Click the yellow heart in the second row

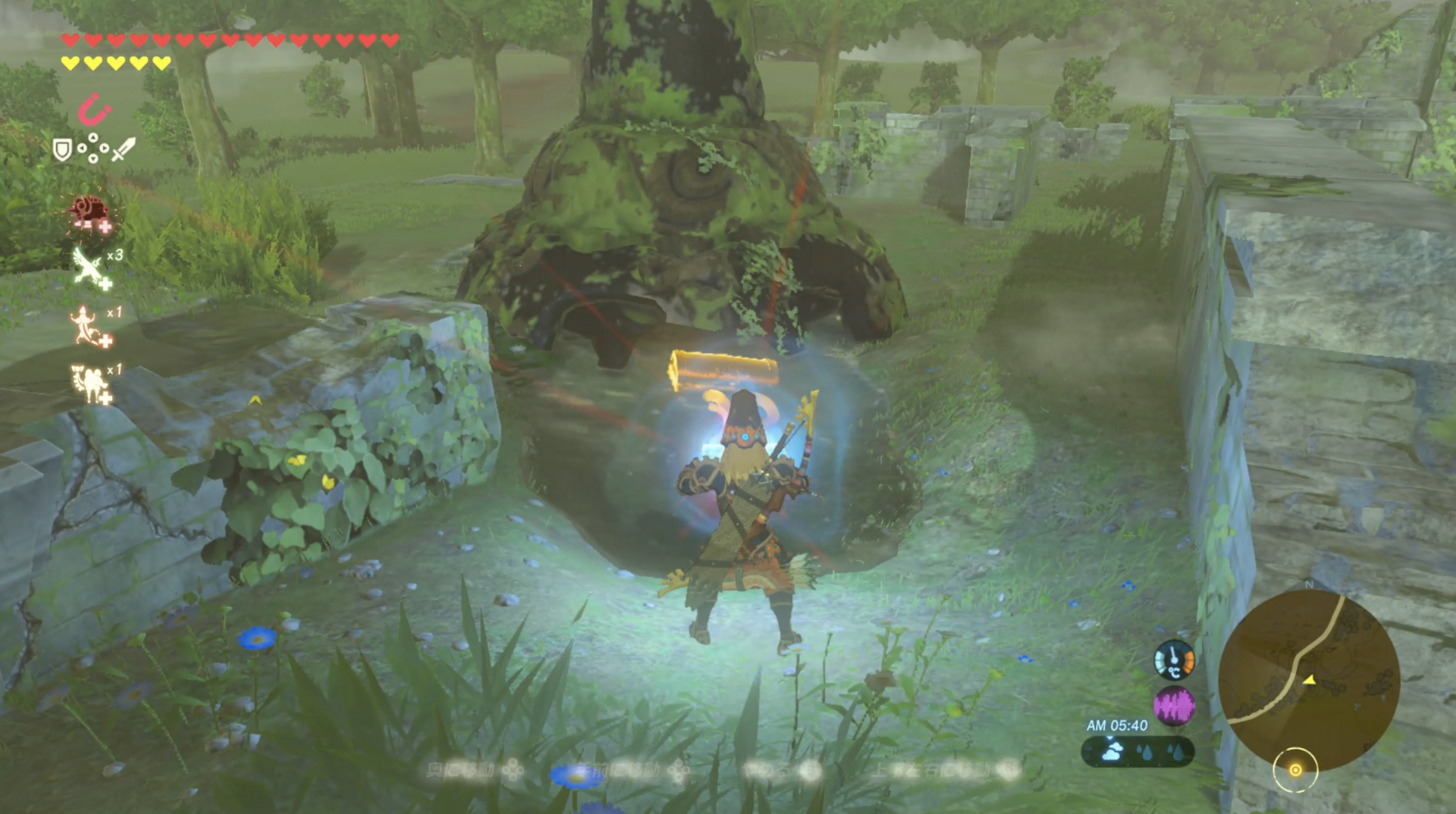pyautogui.click(x=72, y=64)
